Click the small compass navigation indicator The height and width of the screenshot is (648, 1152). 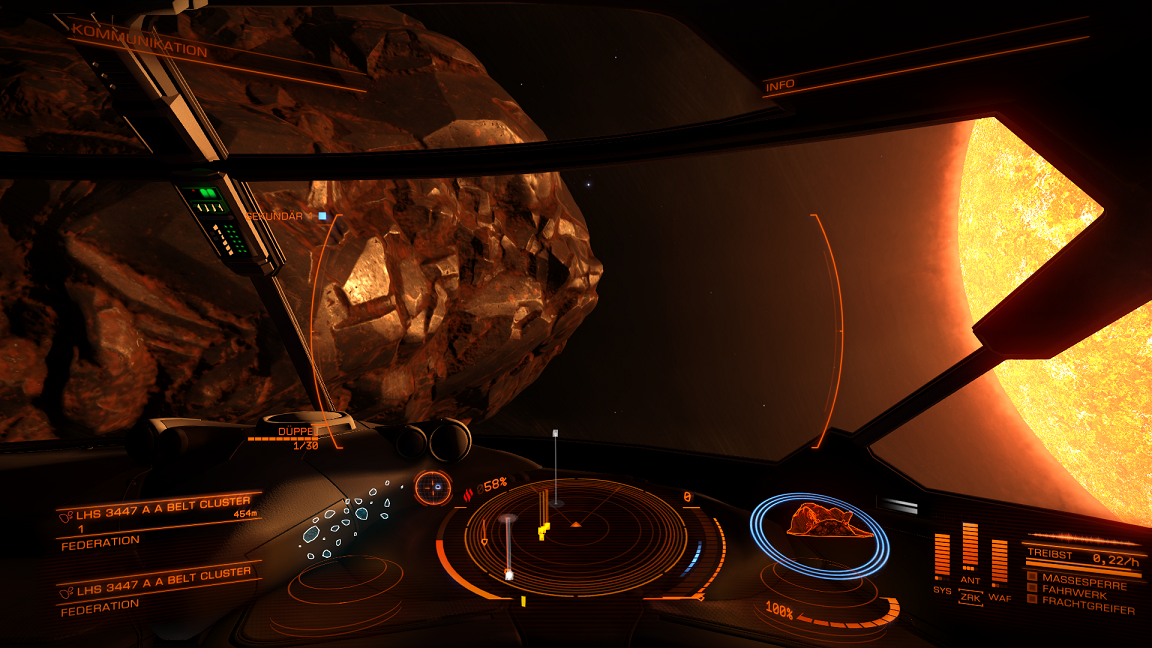click(434, 488)
